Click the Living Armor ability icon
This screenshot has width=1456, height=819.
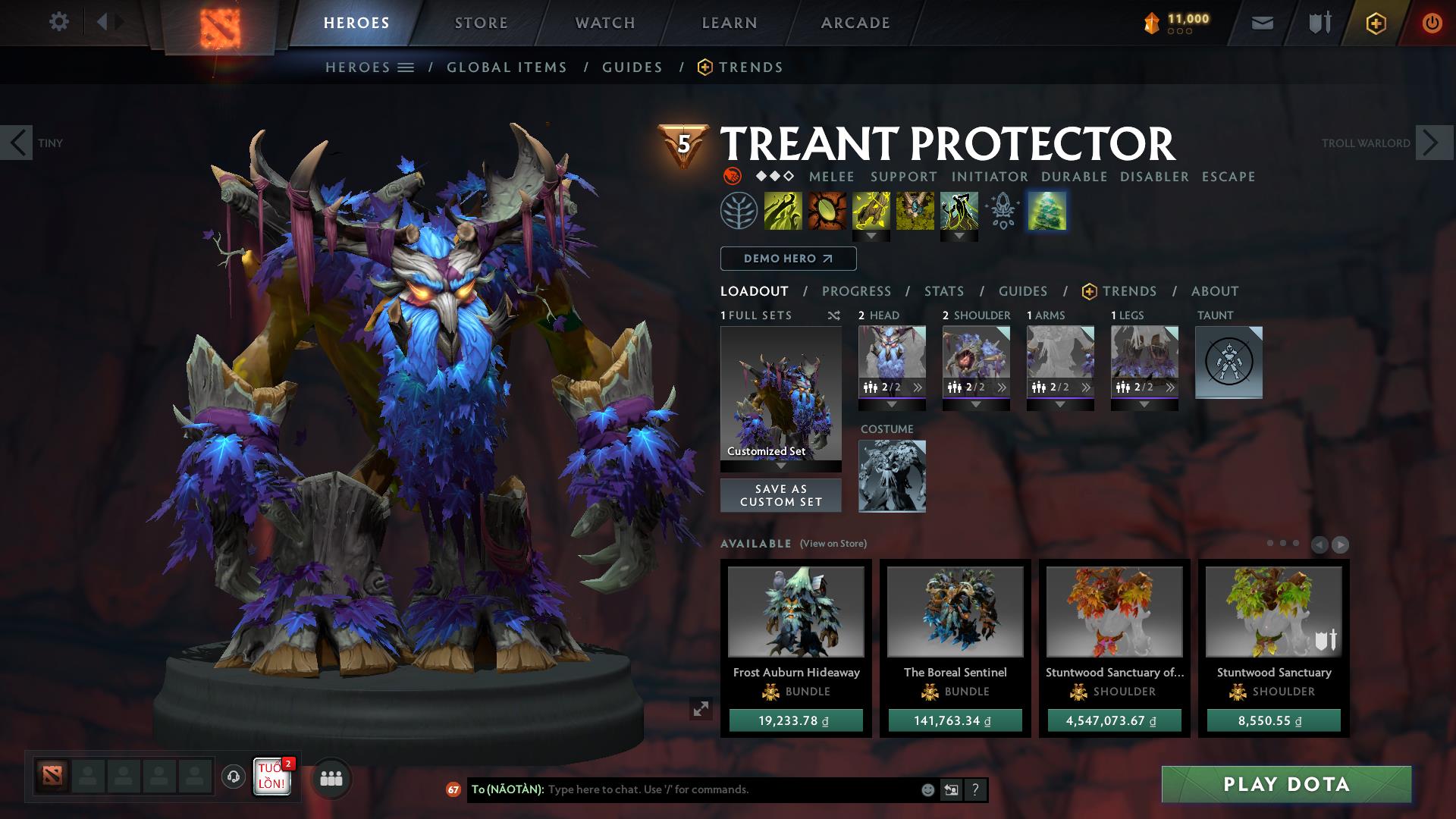point(871,212)
